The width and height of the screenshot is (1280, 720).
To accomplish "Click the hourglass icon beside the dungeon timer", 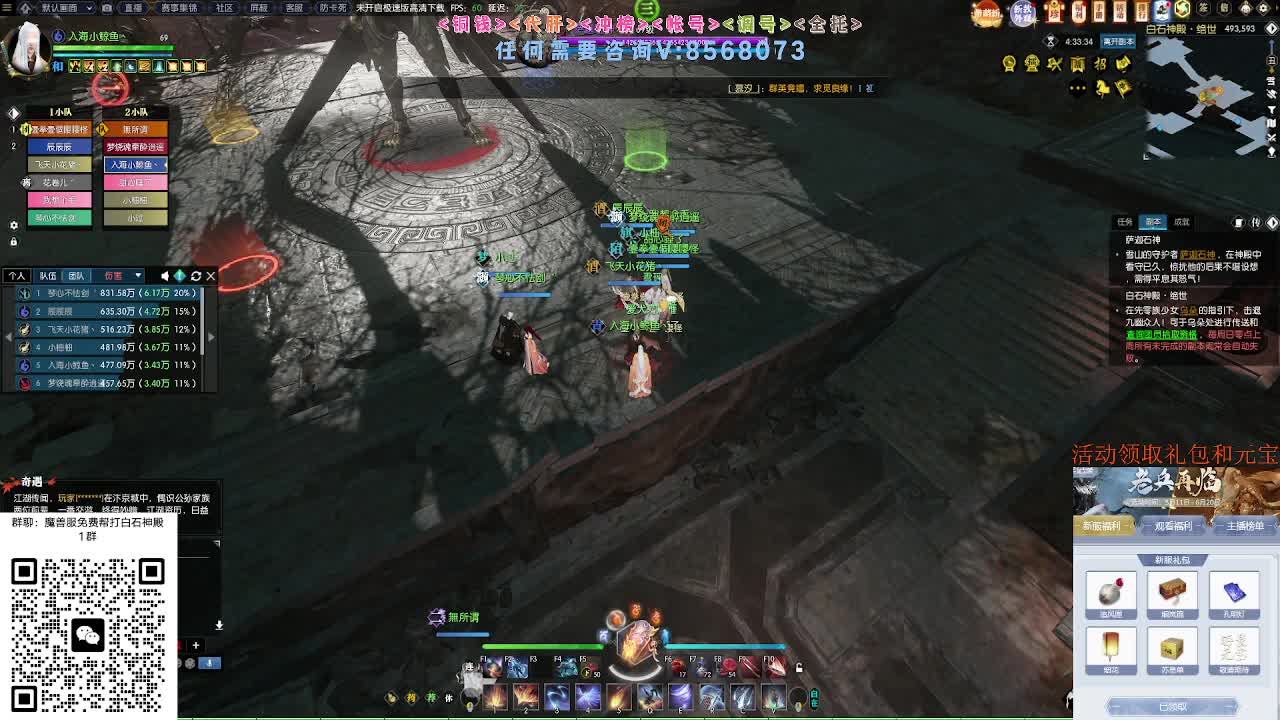I will (1049, 42).
